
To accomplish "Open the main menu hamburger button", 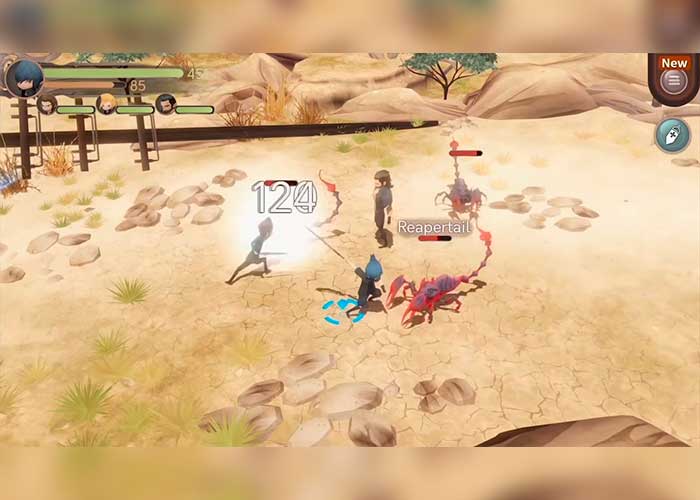I will (674, 81).
